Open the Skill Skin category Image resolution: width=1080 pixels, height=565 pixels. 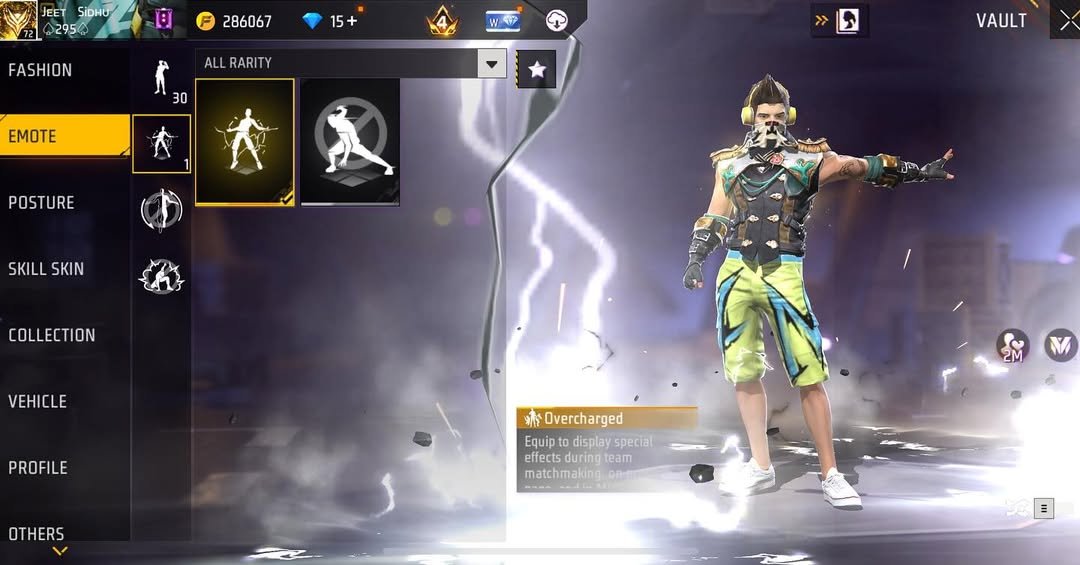(46, 268)
